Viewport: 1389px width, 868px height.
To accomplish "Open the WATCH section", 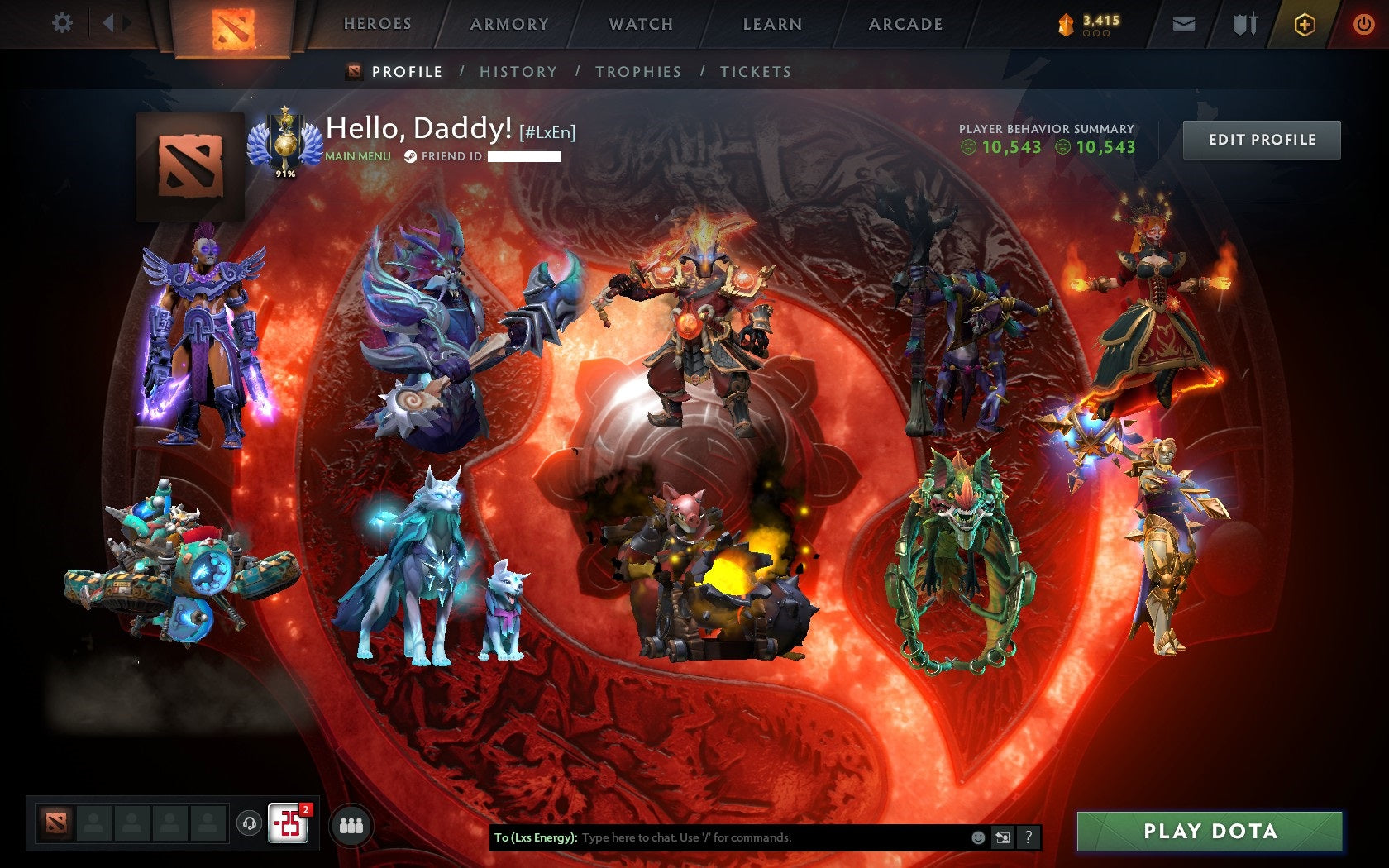I will (x=641, y=24).
